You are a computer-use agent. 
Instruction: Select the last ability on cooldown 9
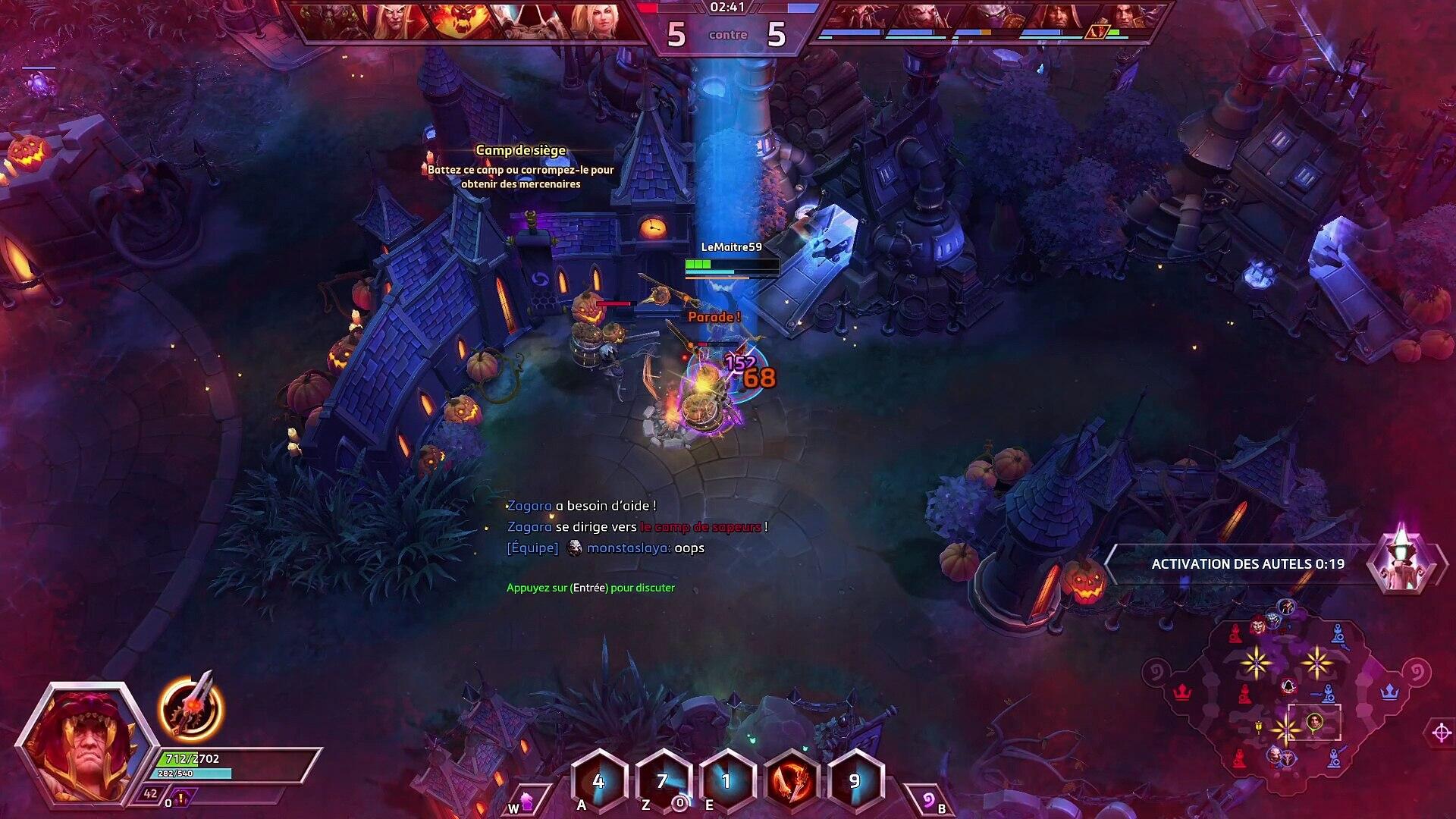[855, 781]
